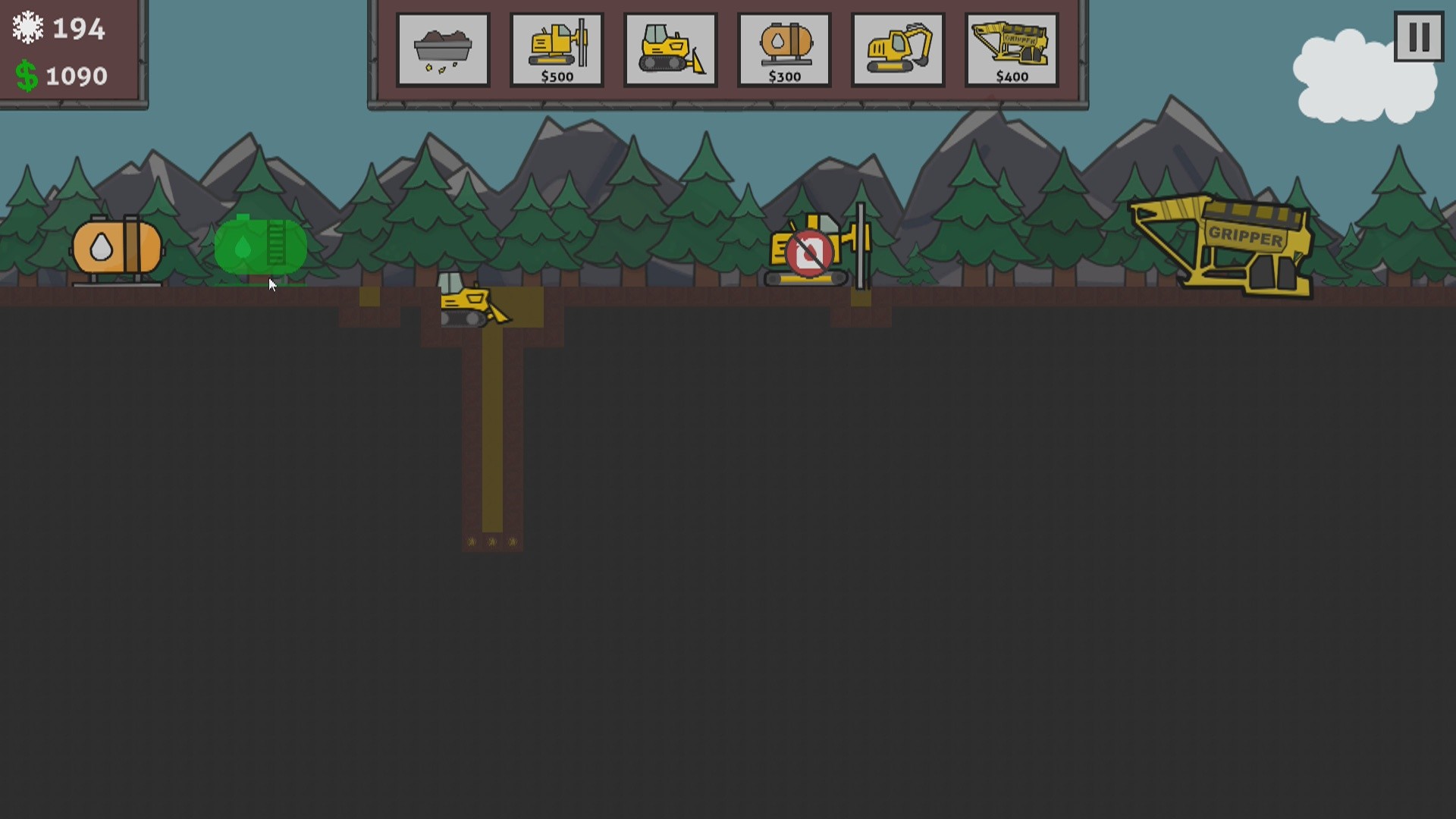The image size is (1456, 819).
Task: Purchase the $400 GRIPPER machine
Action: pyautogui.click(x=1012, y=48)
